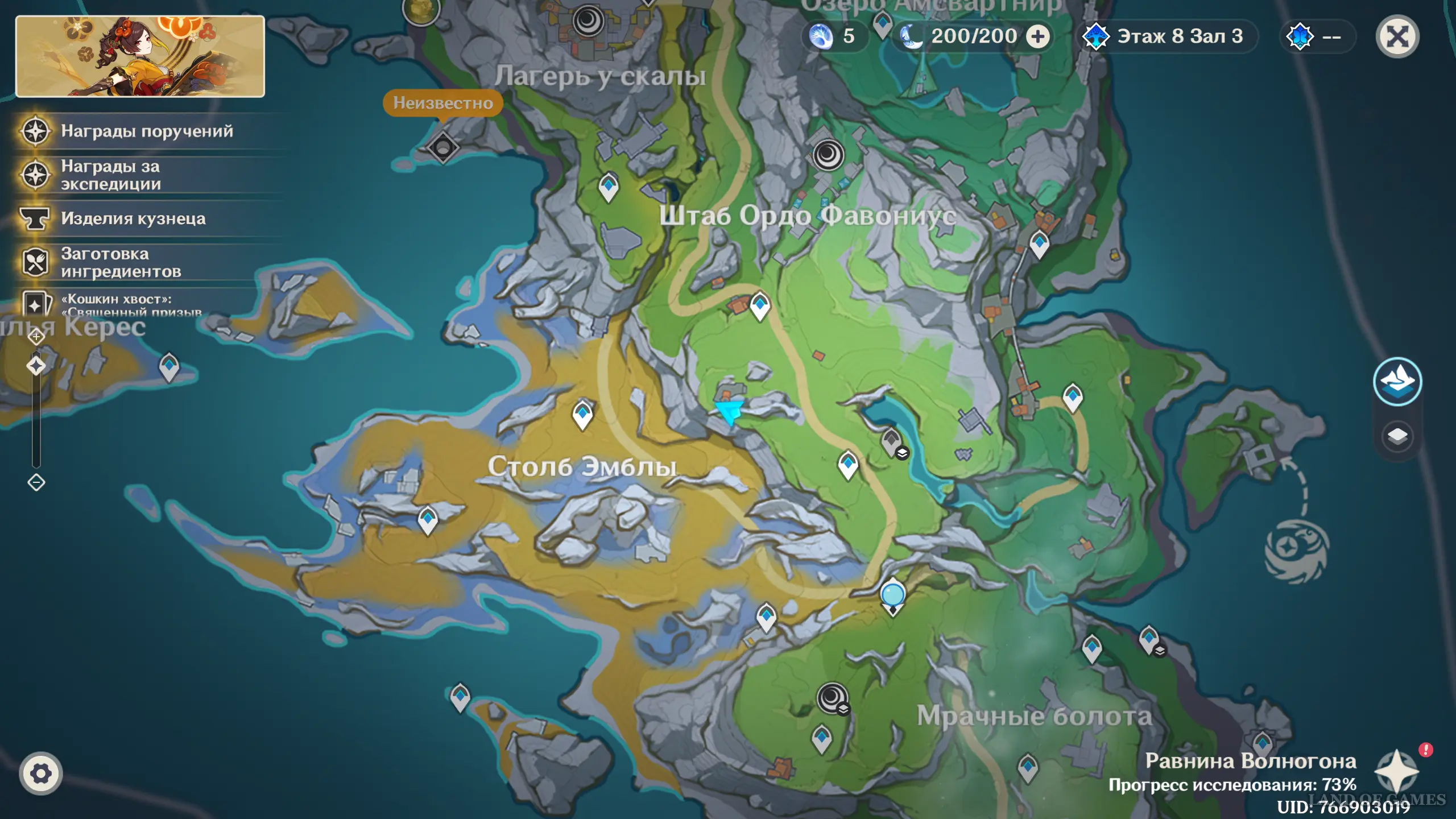Viewport: 1456px width, 819px height.
Task: Open Изделия кузнеца blacksmith entry
Action: (133, 219)
